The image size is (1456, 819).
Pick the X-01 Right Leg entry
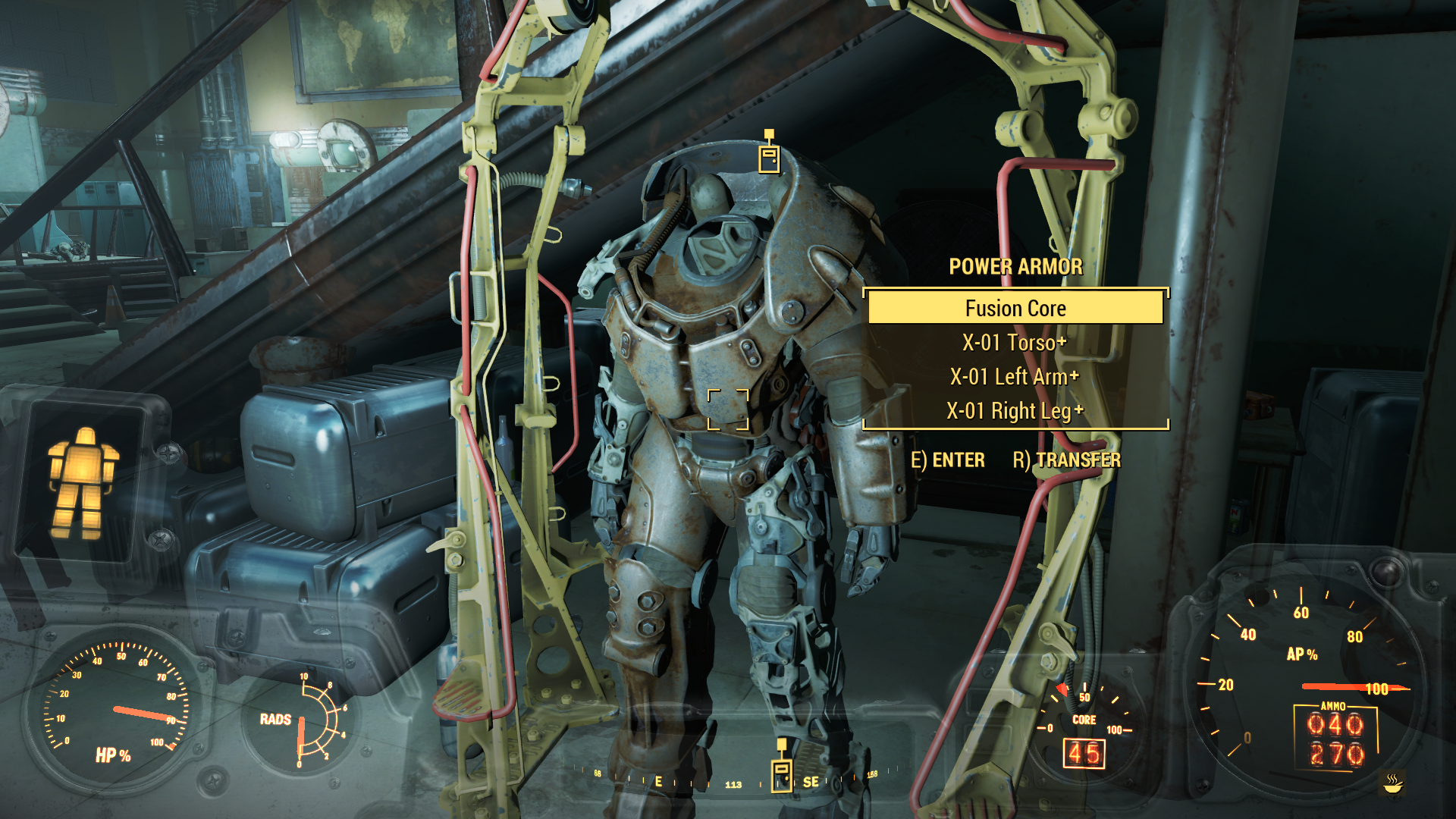pos(1015,411)
